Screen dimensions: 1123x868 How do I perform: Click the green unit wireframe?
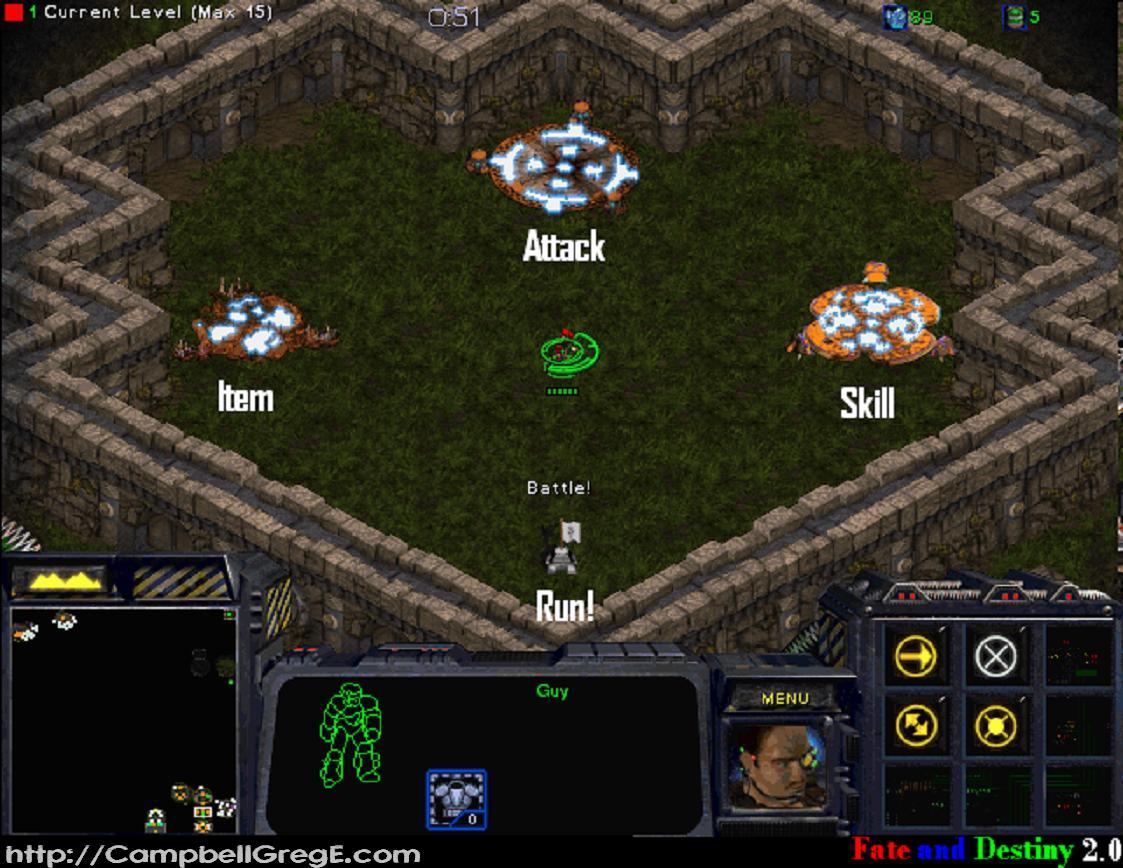click(x=351, y=733)
